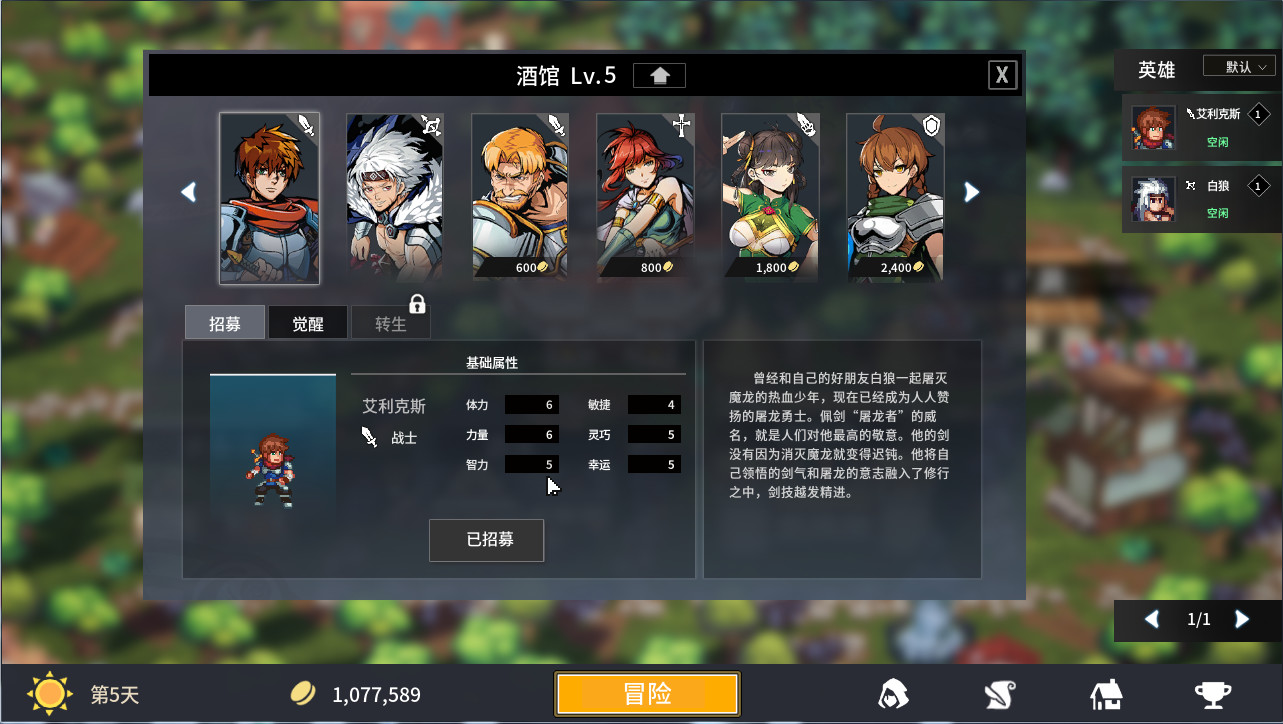
Task: Switch to the 觉醒 tab
Action: 307,322
